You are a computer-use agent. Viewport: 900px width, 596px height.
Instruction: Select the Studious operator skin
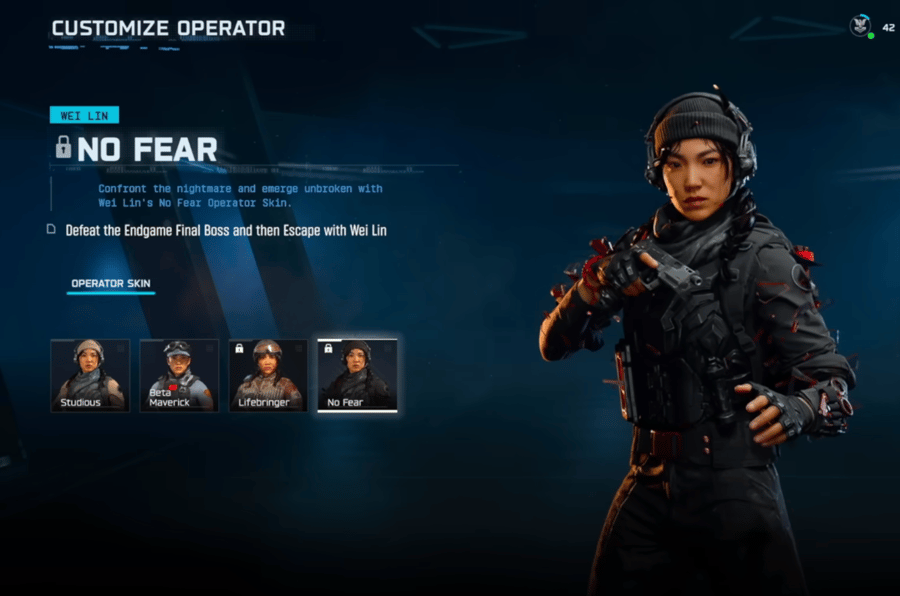click(x=90, y=375)
